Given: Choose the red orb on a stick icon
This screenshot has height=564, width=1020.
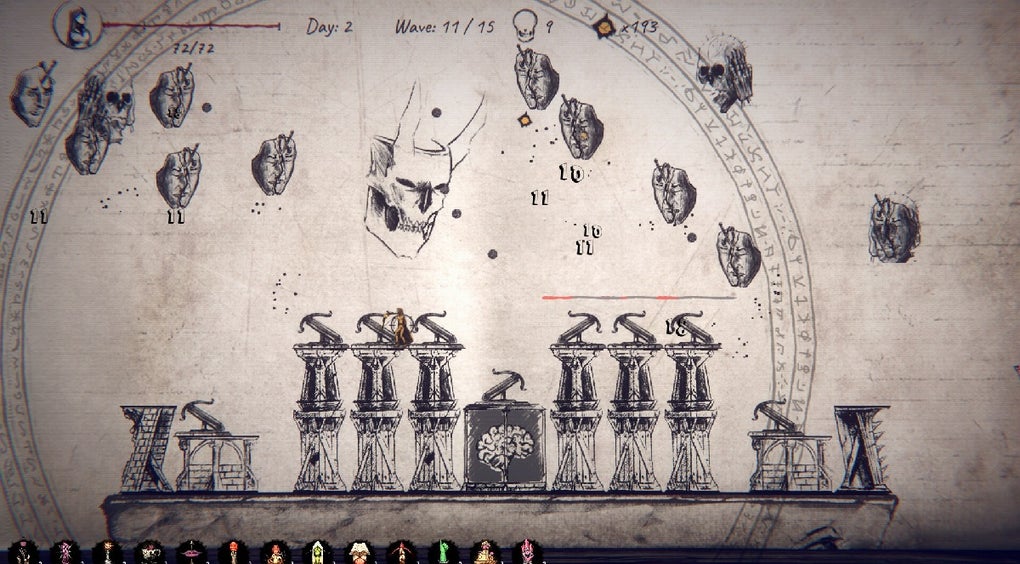Looking at the screenshot, I should (233, 551).
